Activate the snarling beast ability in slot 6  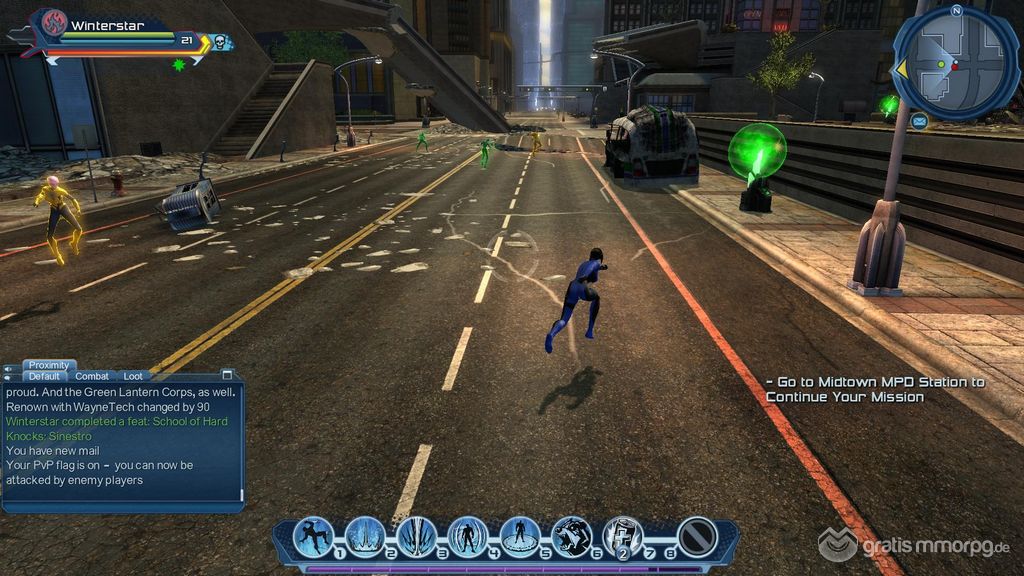pyautogui.click(x=571, y=537)
